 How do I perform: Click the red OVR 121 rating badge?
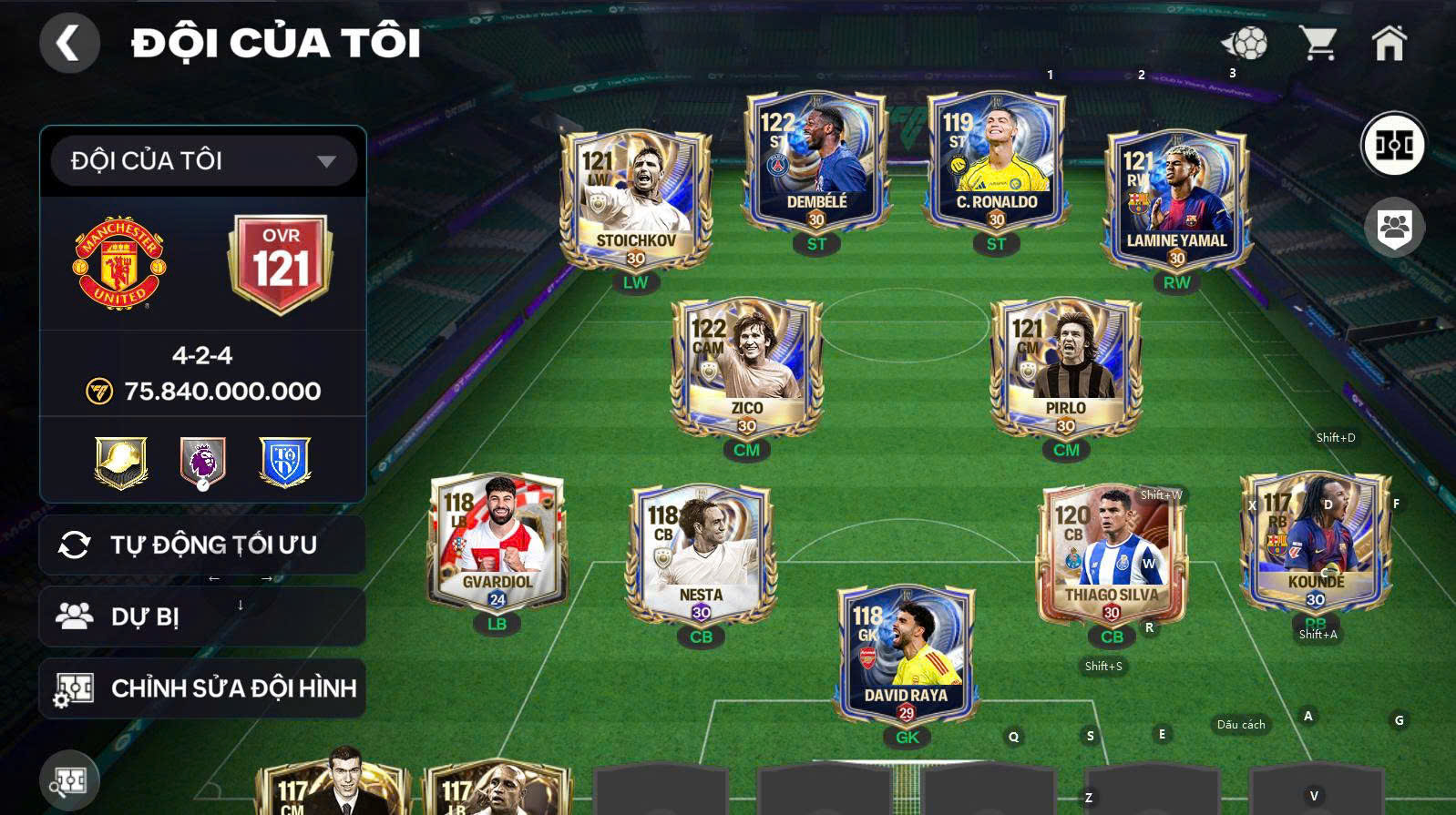[x=282, y=262]
